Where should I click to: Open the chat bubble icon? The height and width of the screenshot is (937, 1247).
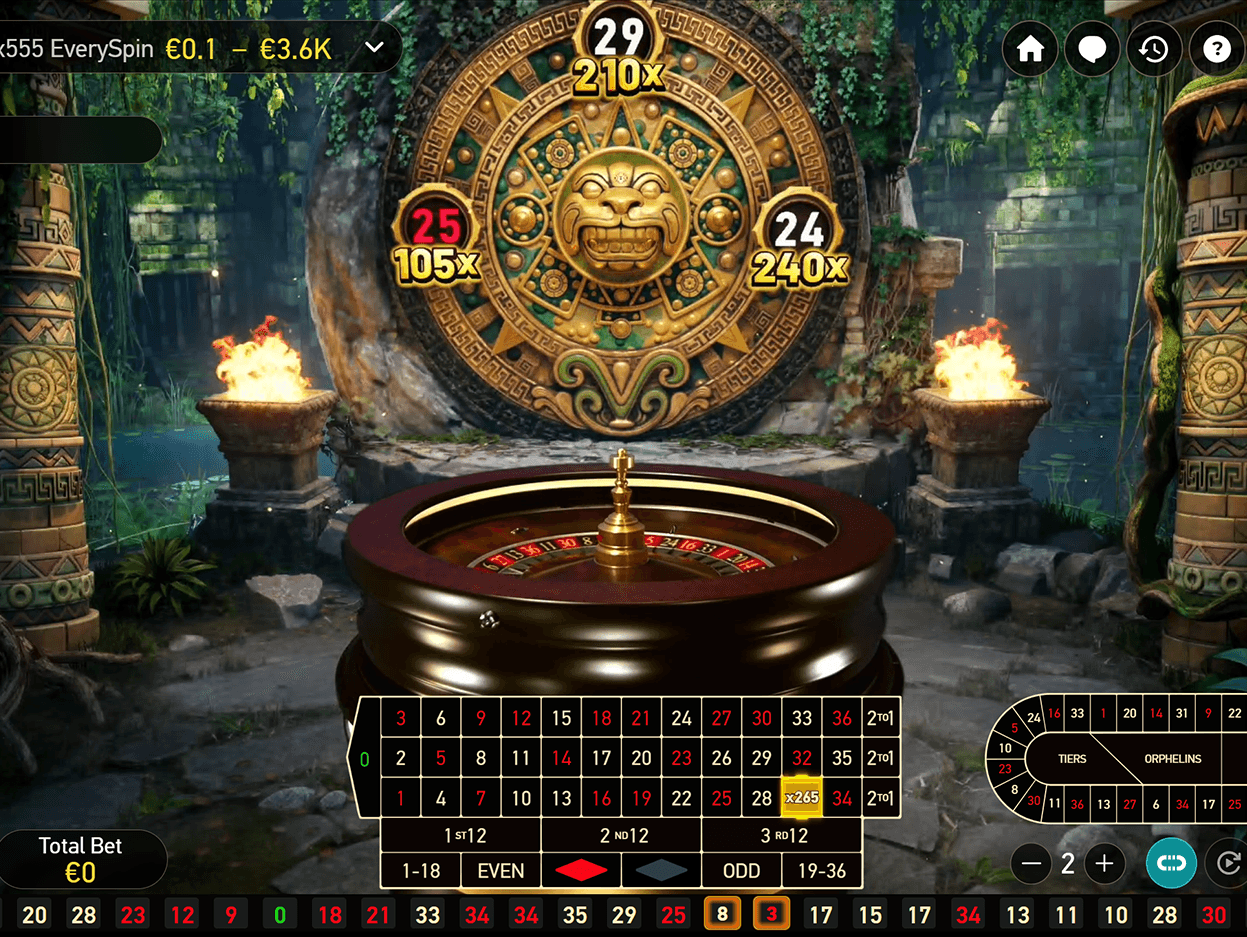tap(1091, 49)
